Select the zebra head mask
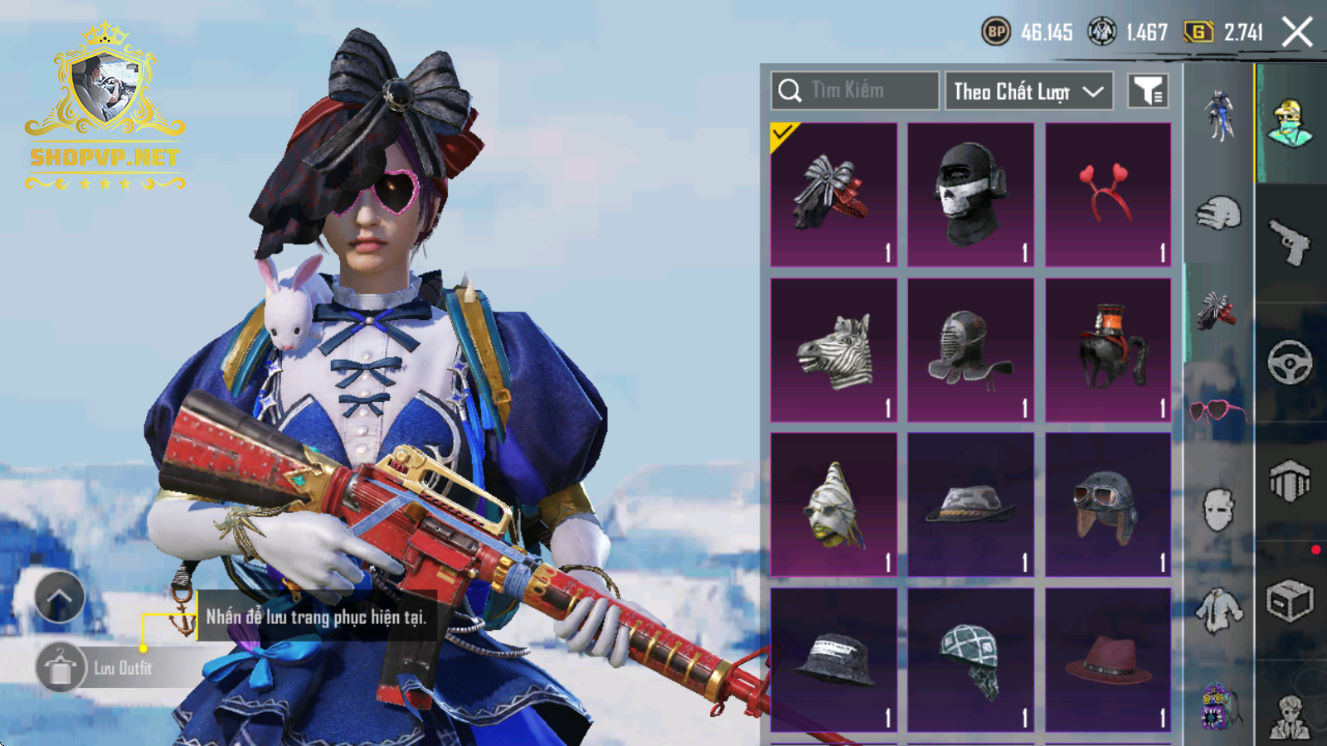The width and height of the screenshot is (1327, 746). [833, 349]
